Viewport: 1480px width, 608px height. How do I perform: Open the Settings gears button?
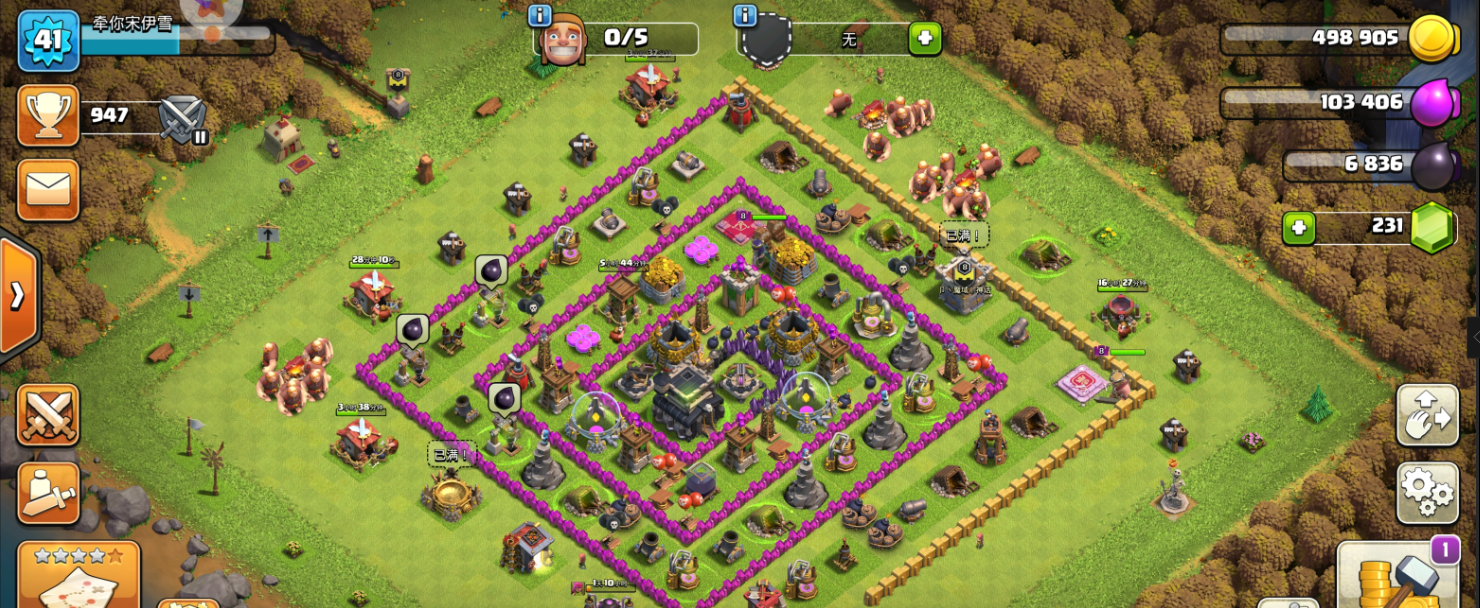click(x=1427, y=491)
